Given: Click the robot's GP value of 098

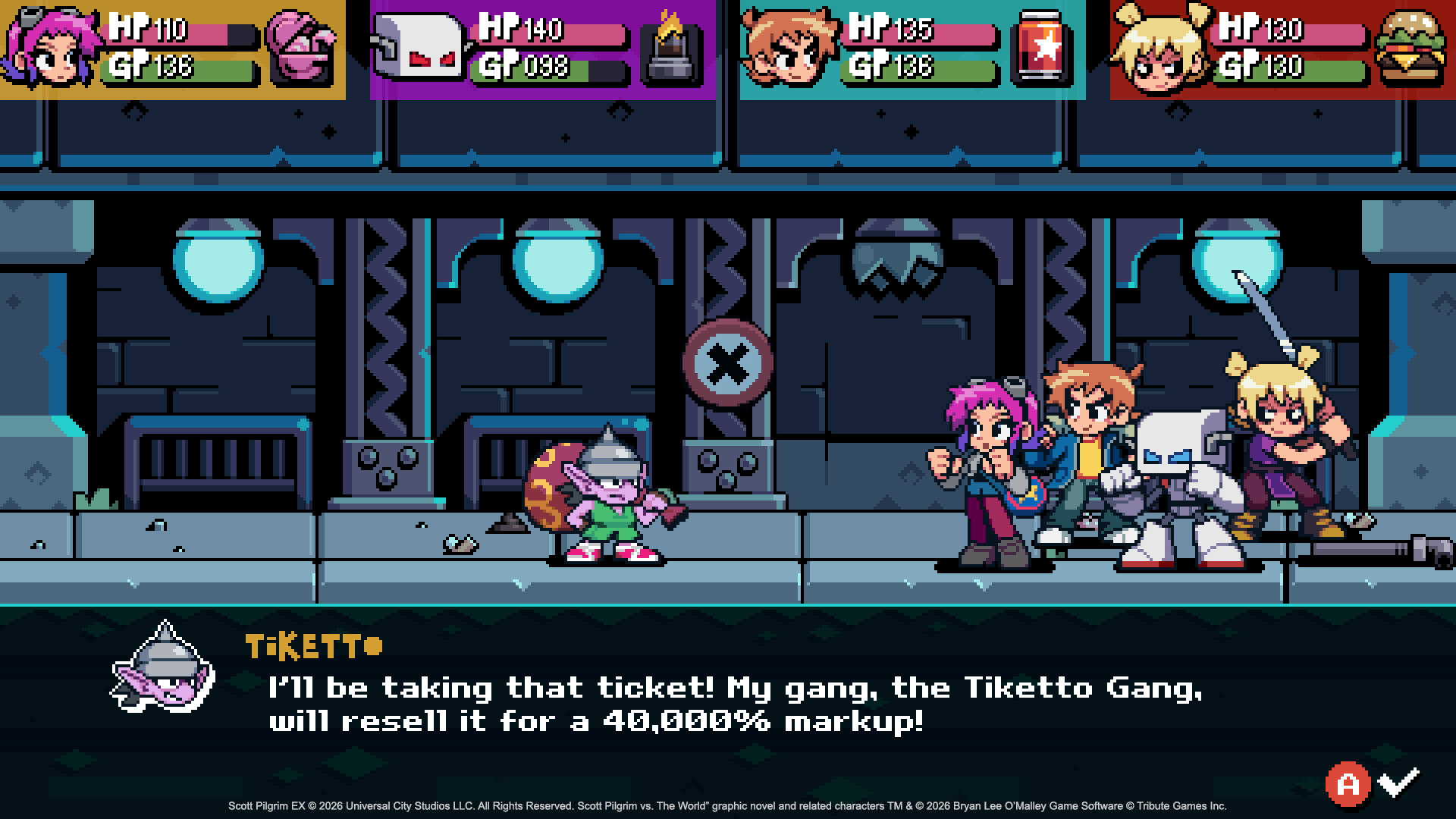Looking at the screenshot, I should click(547, 68).
